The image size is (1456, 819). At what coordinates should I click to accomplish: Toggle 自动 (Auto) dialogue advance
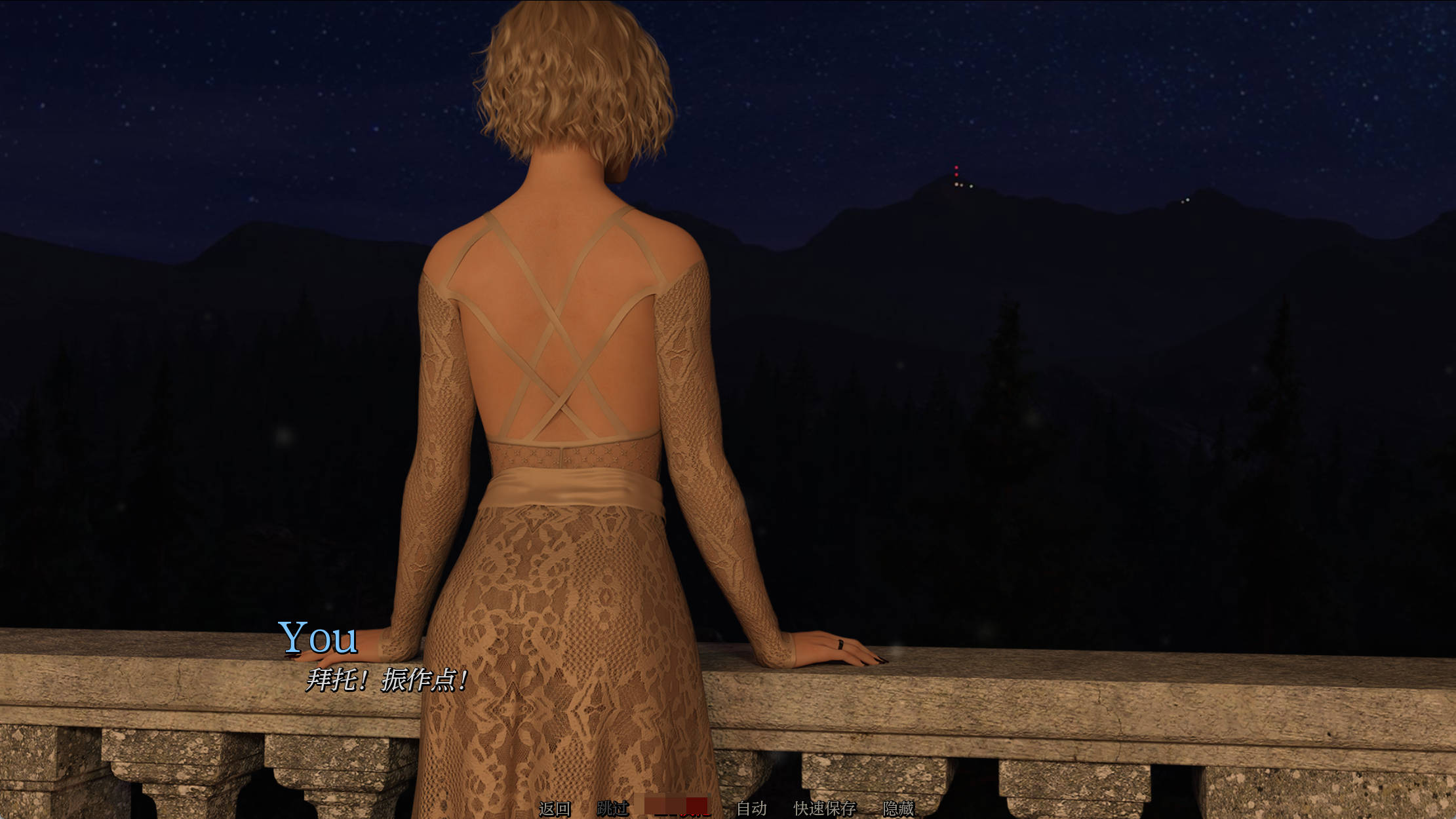pyautogui.click(x=751, y=809)
